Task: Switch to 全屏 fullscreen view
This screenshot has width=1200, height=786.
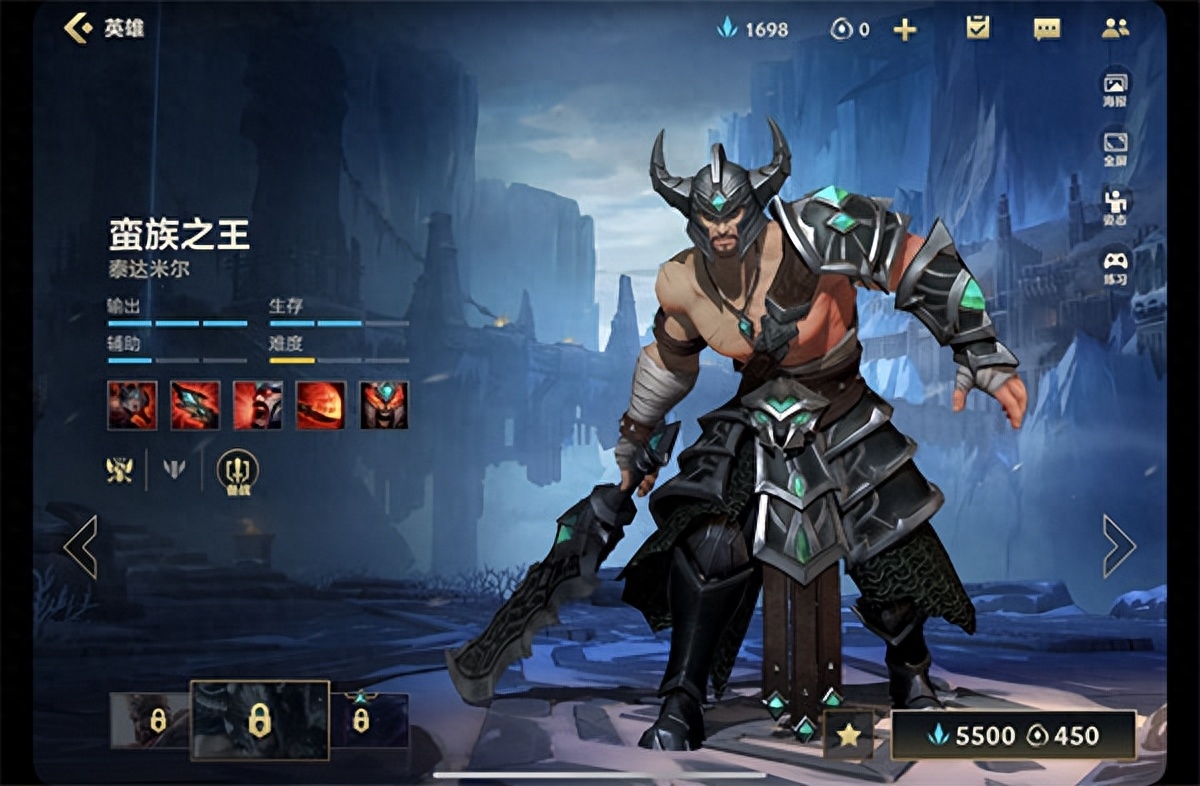Action: tap(1115, 148)
